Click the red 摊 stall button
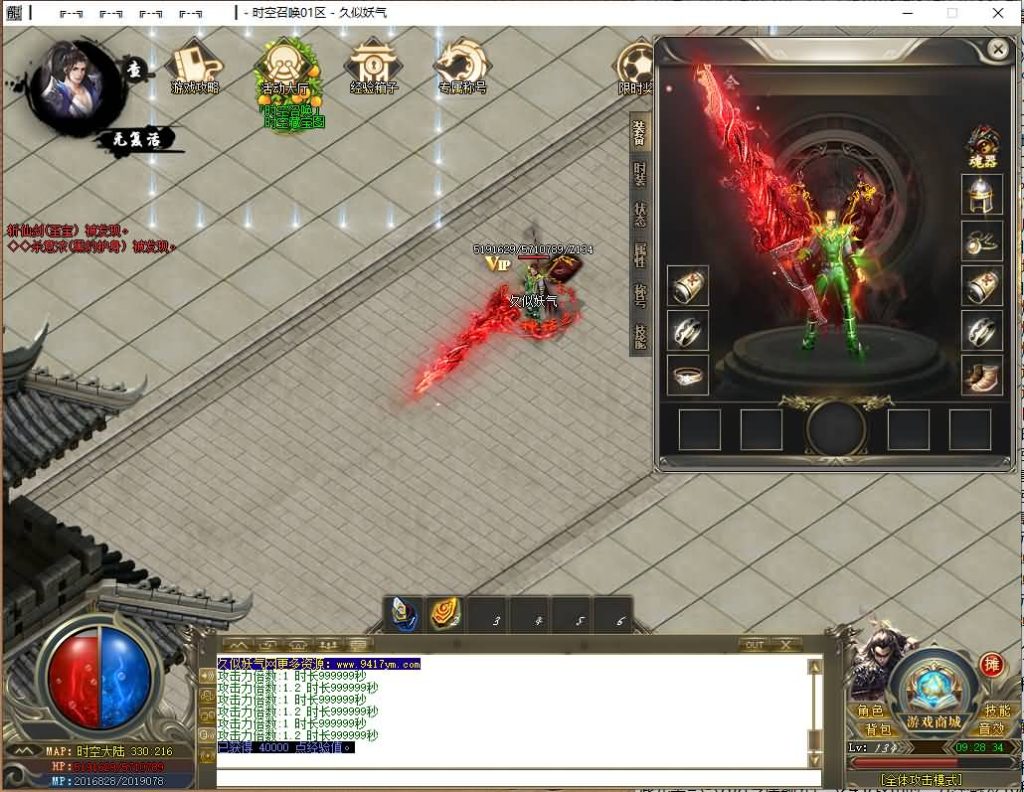This screenshot has width=1024, height=792. coord(992,664)
